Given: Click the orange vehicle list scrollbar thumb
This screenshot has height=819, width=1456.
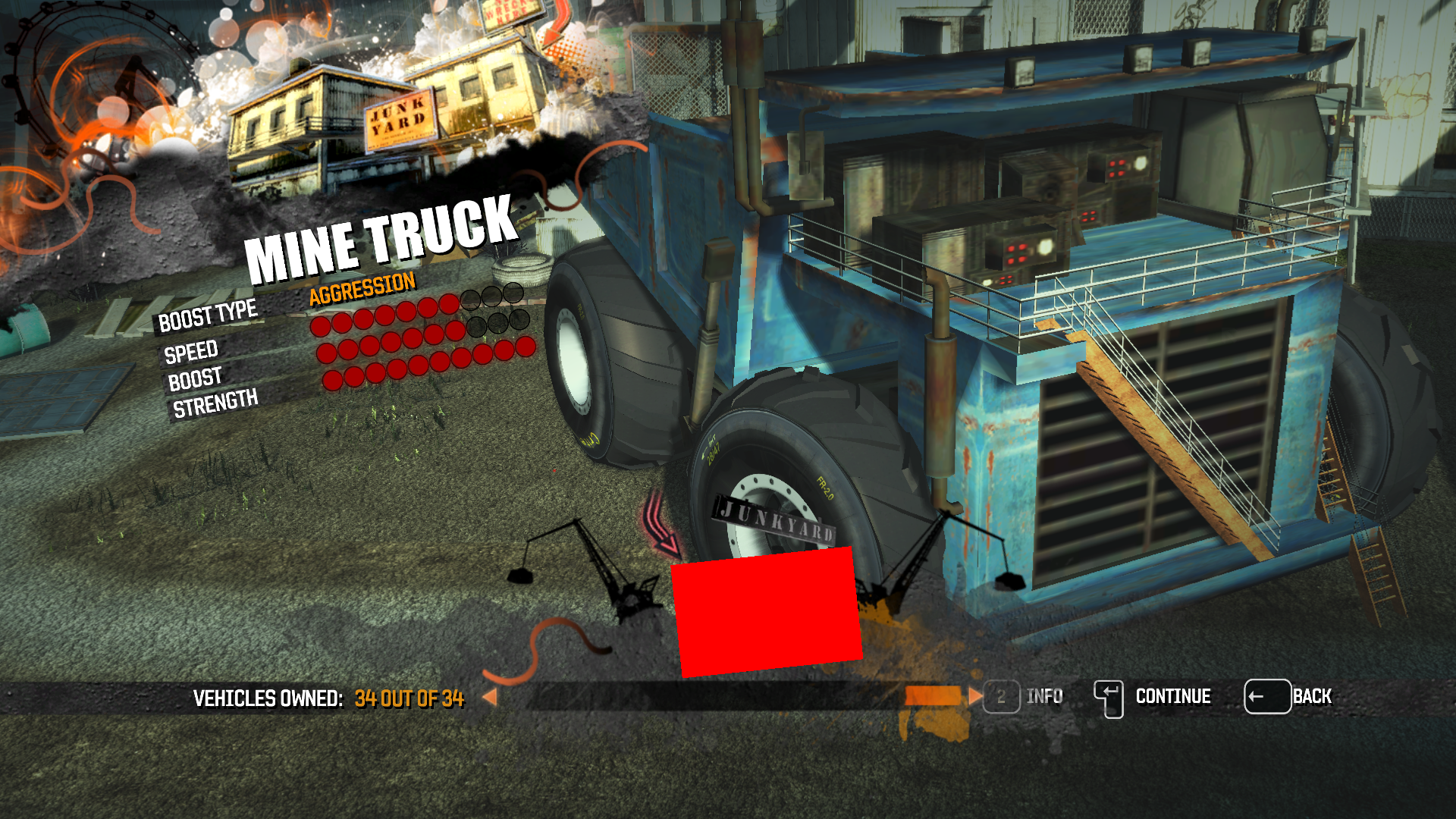Looking at the screenshot, I should tap(933, 696).
